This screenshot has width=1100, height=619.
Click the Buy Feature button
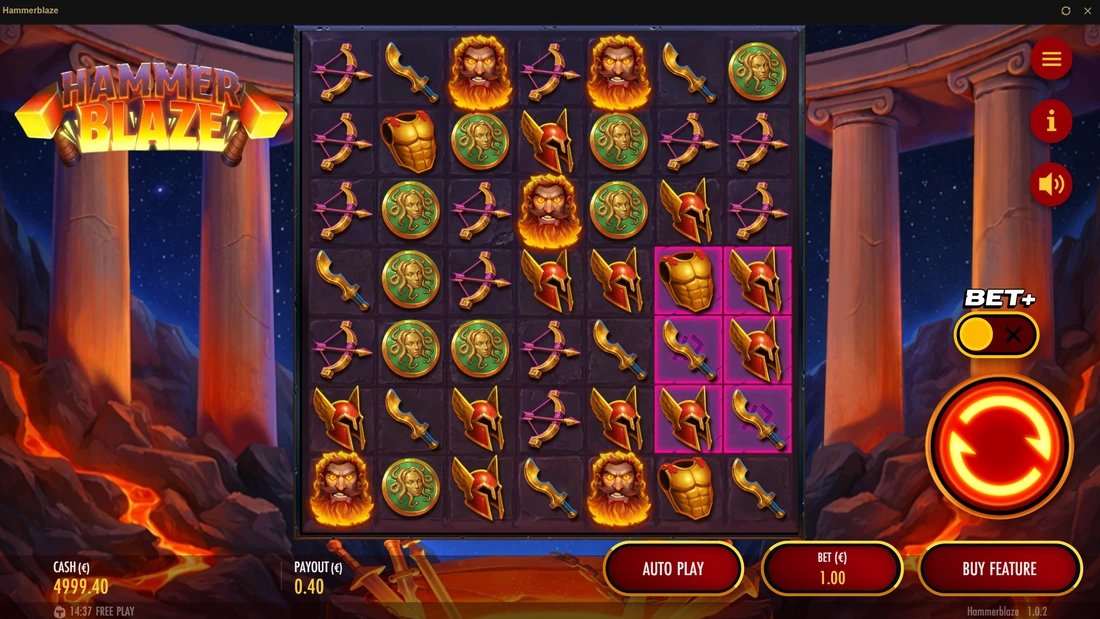click(x=999, y=569)
